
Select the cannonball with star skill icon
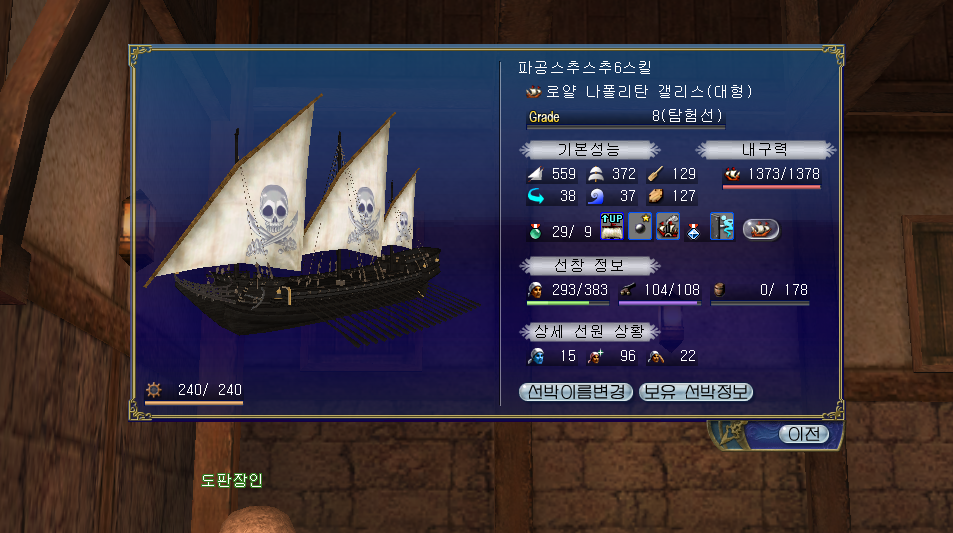(x=640, y=228)
